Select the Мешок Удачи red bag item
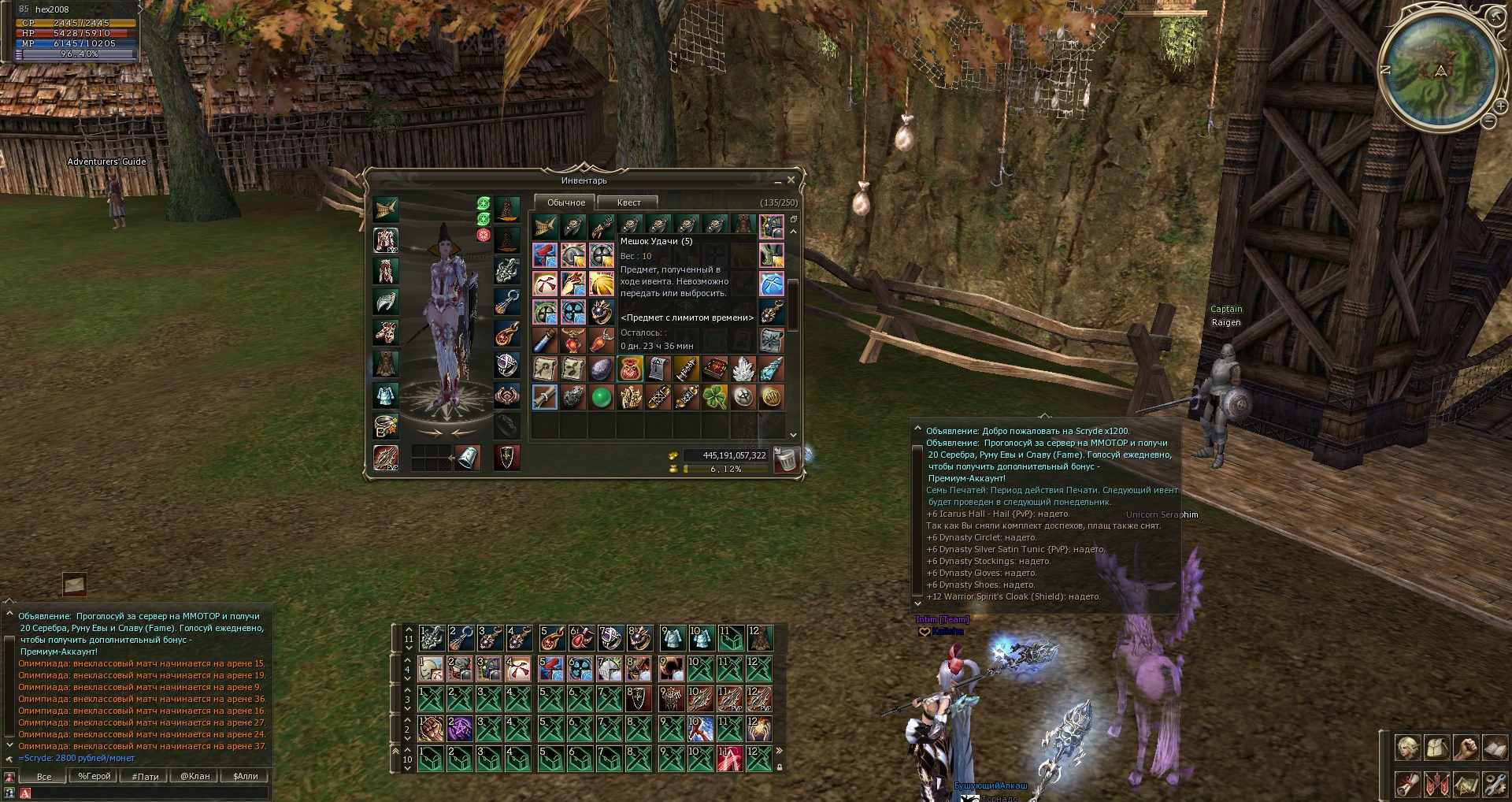Screen dimensions: 1512x802 630,368
